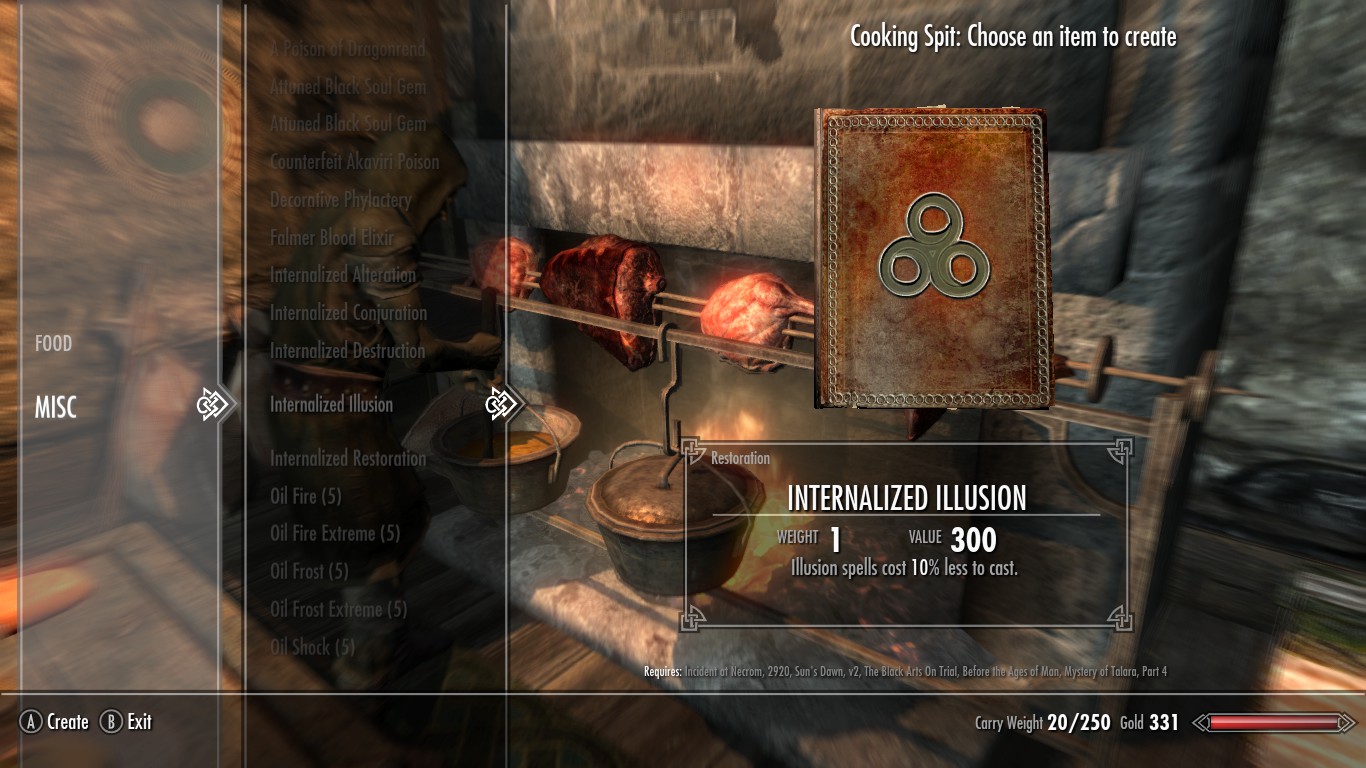Choose Oil Frost Extreme (5)
The height and width of the screenshot is (768, 1366).
pos(338,609)
